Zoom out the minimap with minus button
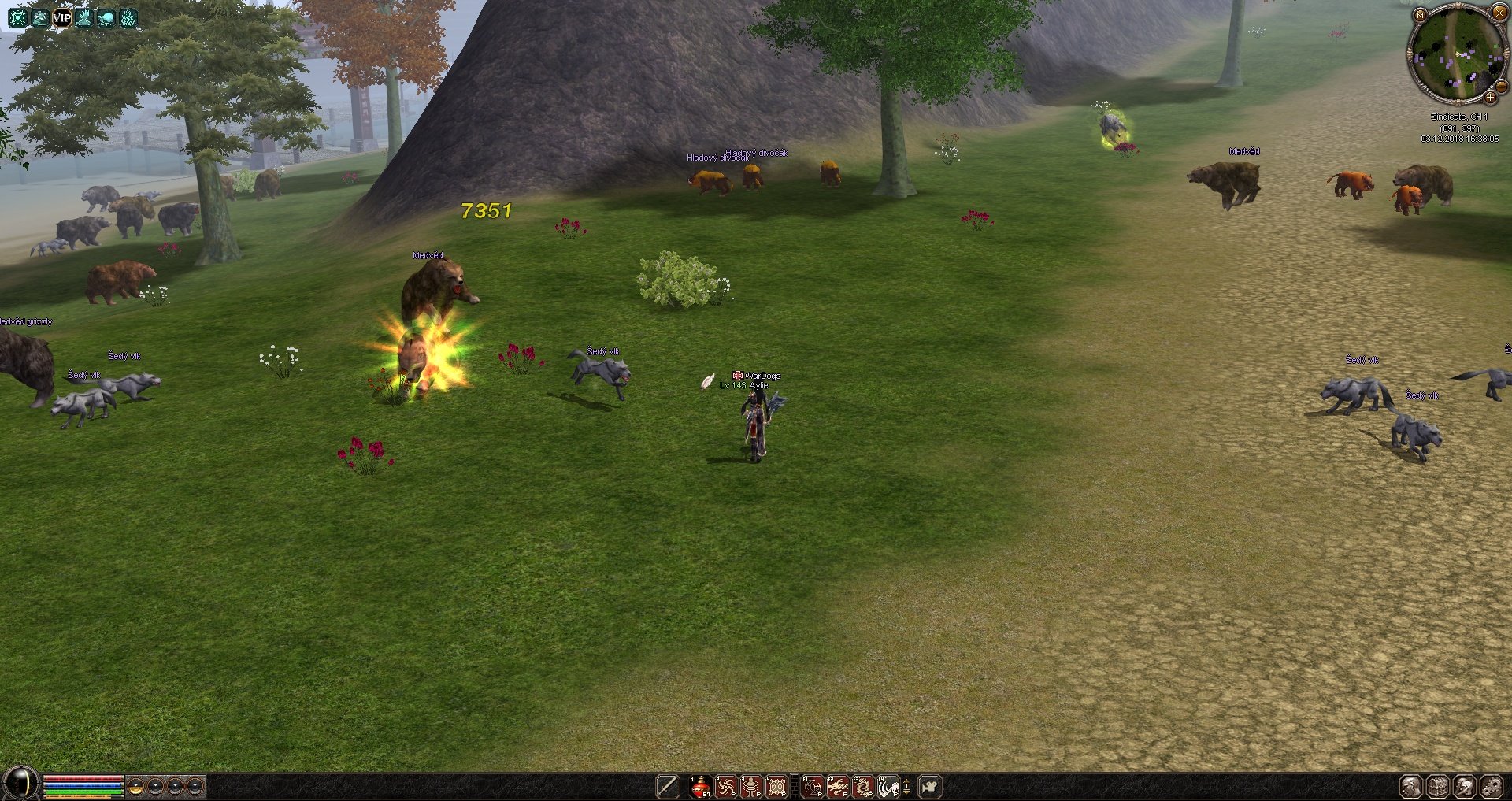The width and height of the screenshot is (1512, 801). (1501, 87)
